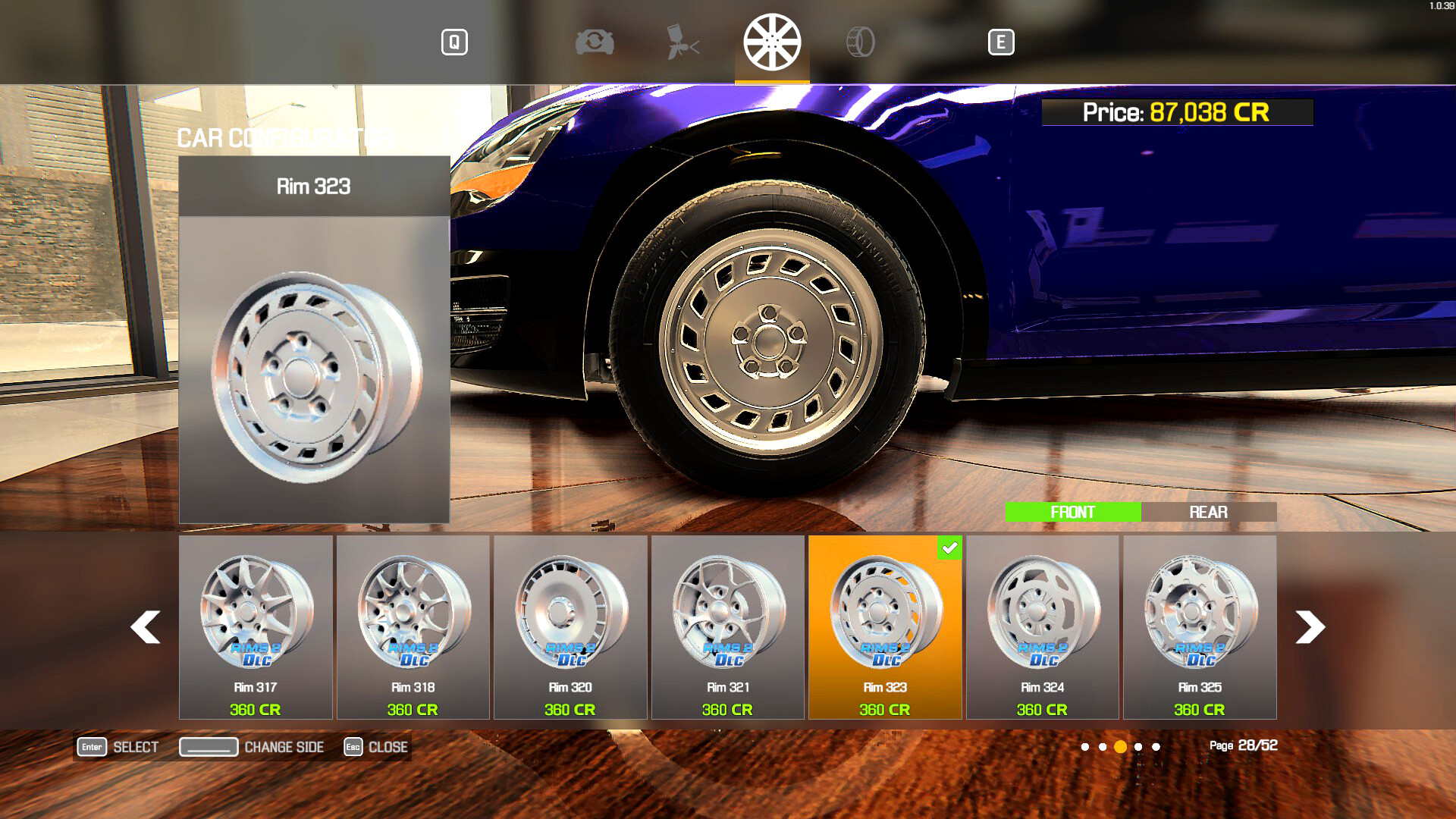The width and height of the screenshot is (1456, 819).
Task: Choose the Rim 324 wheel
Action: pos(1043,626)
